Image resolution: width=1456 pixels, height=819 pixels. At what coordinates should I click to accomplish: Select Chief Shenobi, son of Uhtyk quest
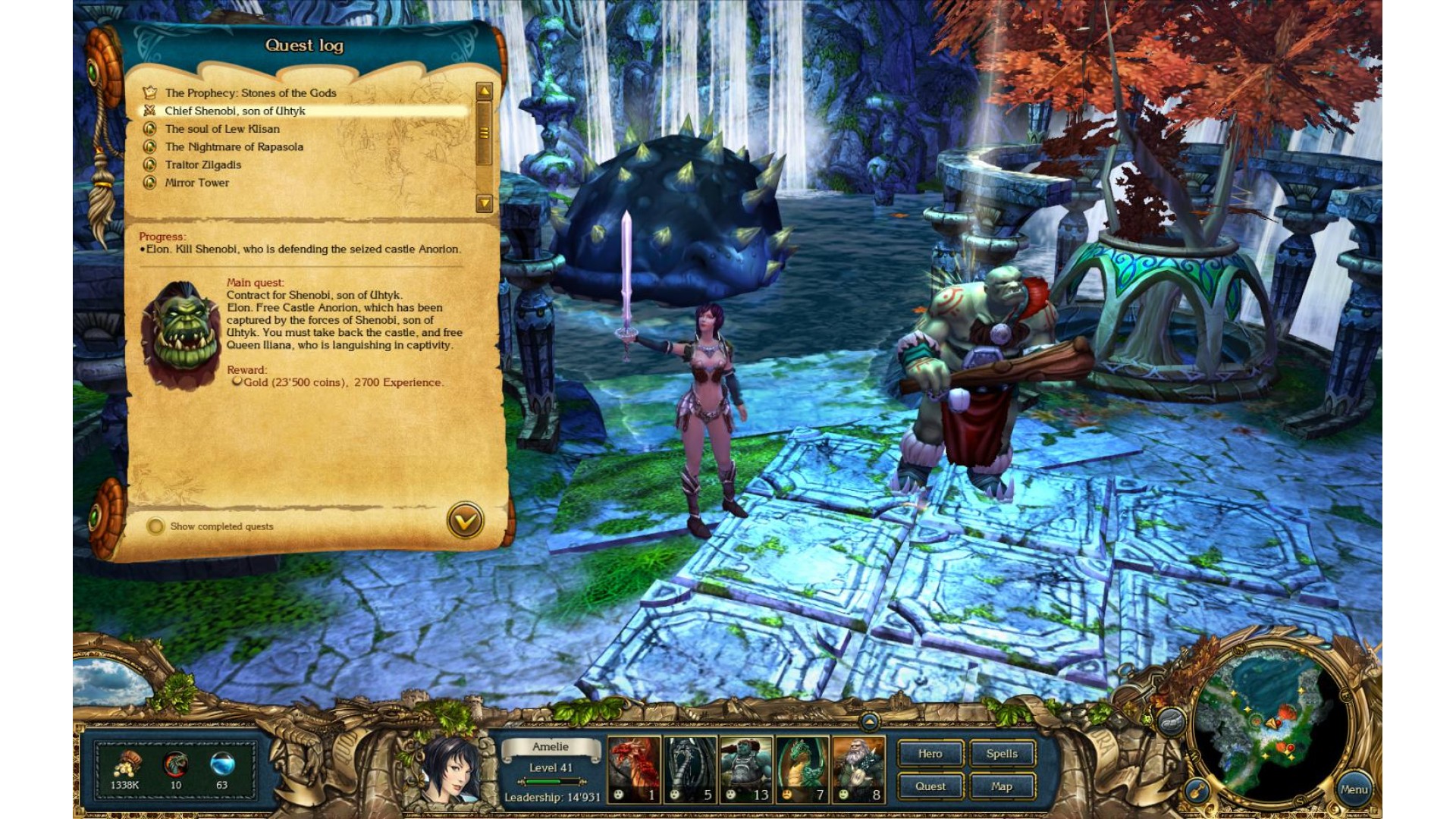click(x=235, y=111)
